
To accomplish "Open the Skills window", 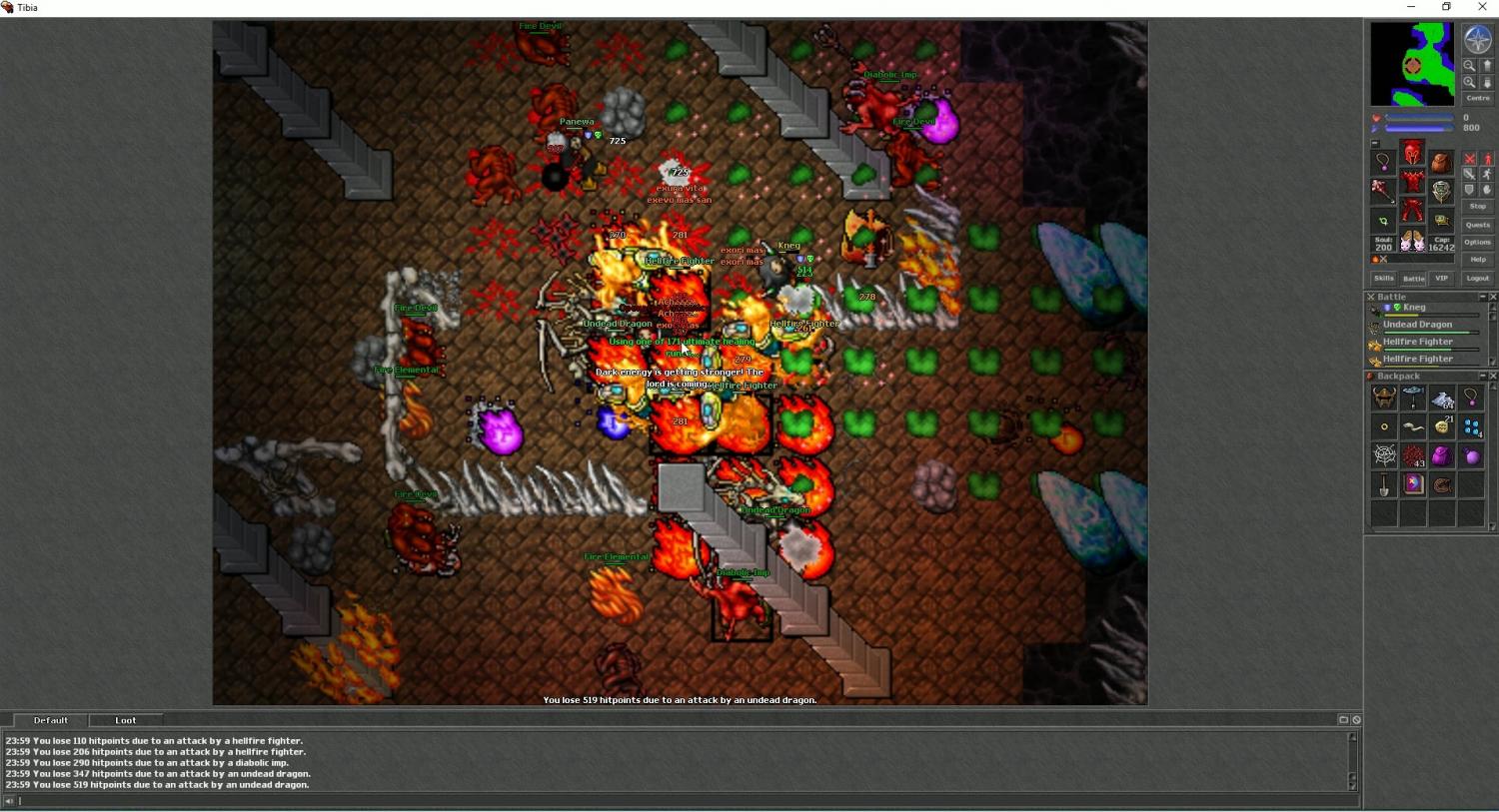I will [1383, 278].
